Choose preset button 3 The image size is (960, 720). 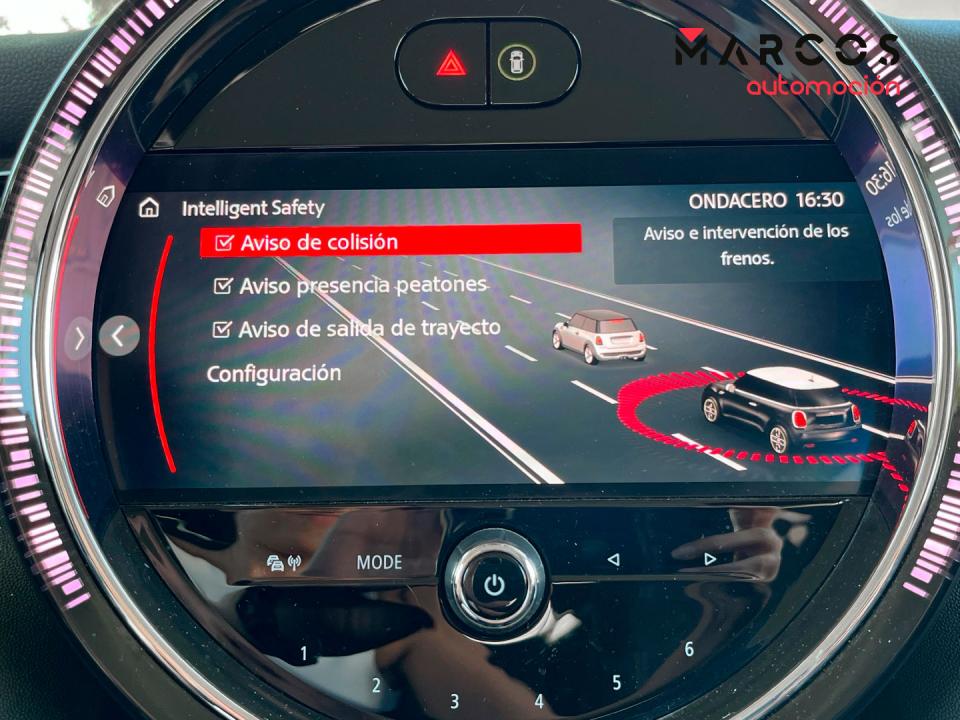pos(454,701)
